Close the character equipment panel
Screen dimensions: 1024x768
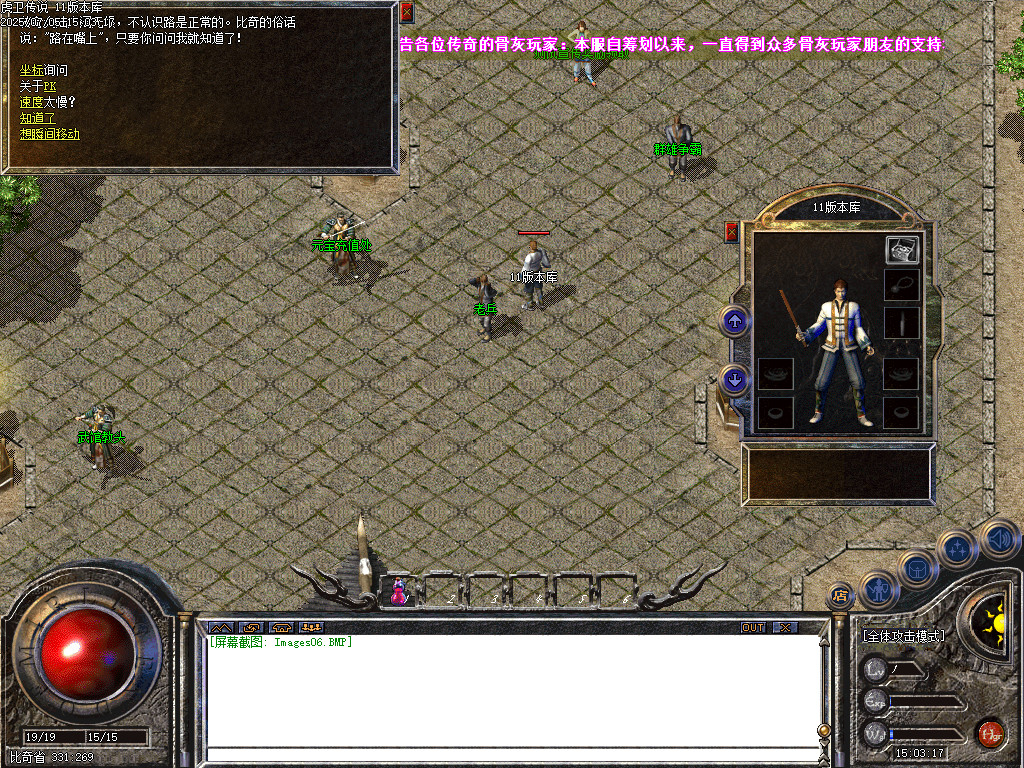point(731,232)
